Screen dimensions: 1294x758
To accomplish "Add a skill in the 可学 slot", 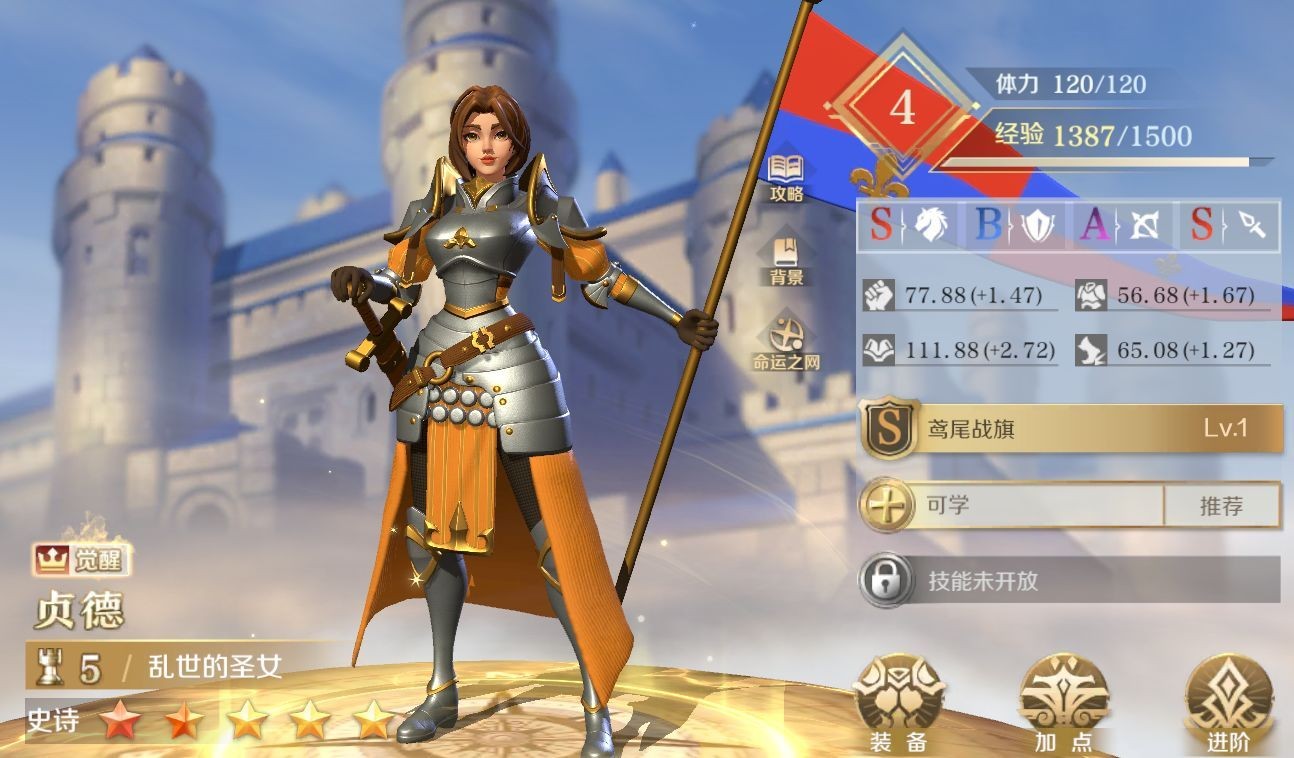I will [x=887, y=505].
